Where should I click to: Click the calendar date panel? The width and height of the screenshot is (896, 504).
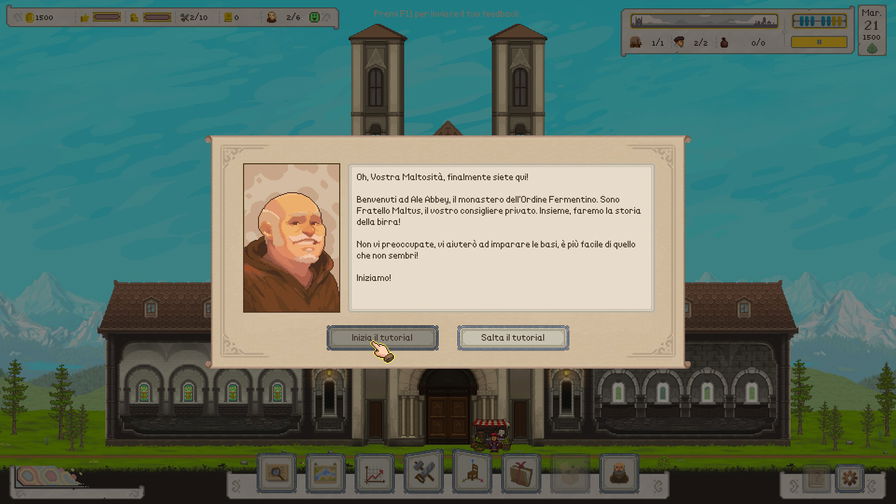tap(871, 30)
